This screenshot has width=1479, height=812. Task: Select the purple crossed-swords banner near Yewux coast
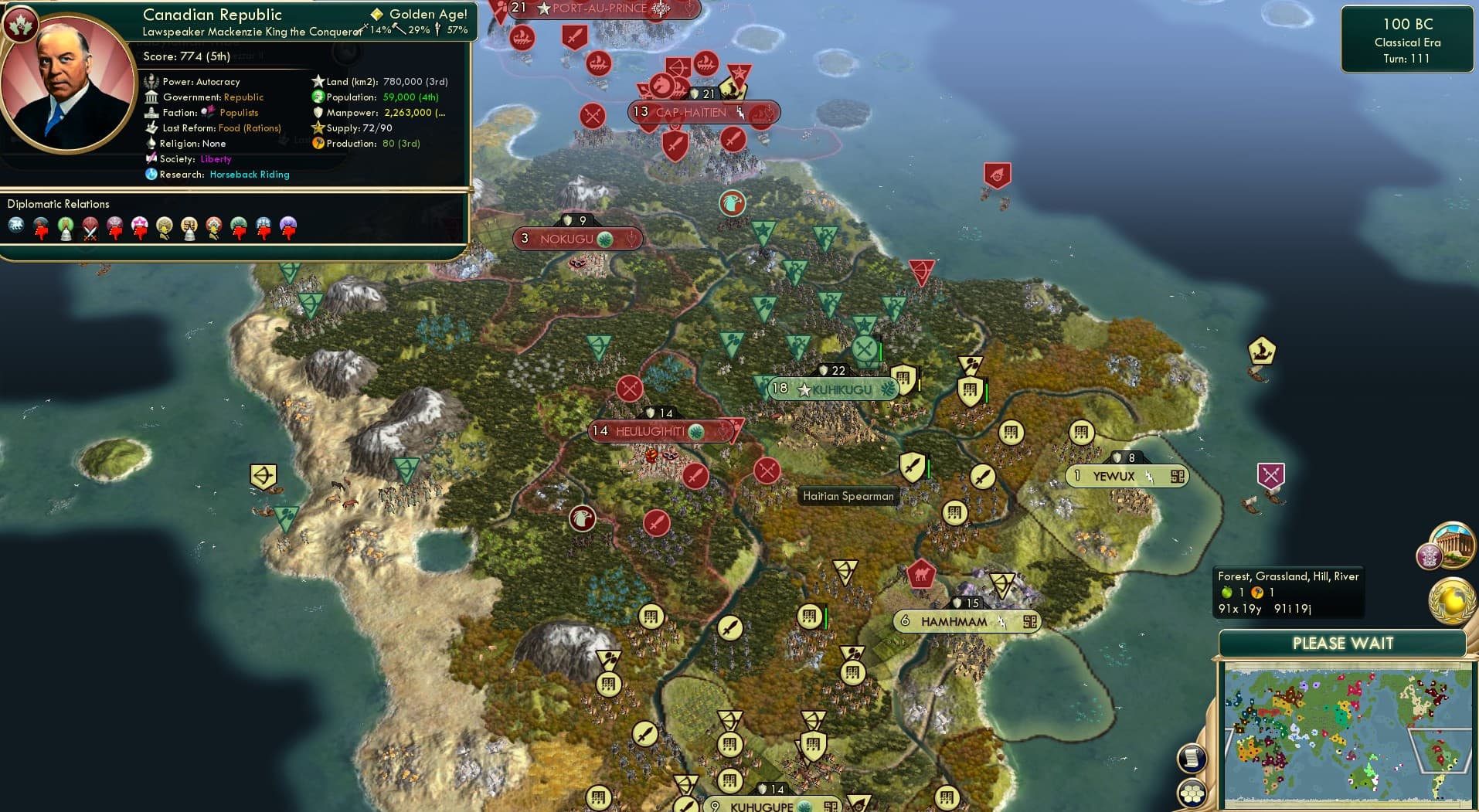[1270, 472]
